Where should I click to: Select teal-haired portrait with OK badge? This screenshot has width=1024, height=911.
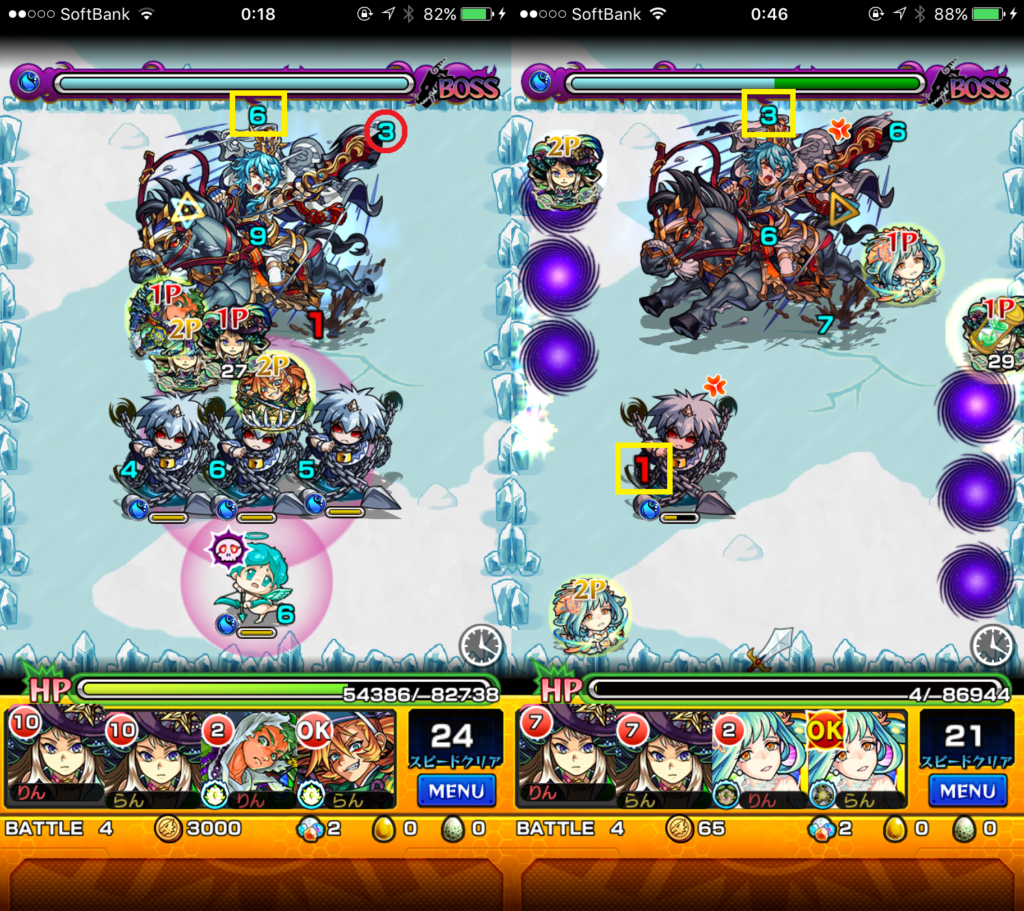[857, 758]
